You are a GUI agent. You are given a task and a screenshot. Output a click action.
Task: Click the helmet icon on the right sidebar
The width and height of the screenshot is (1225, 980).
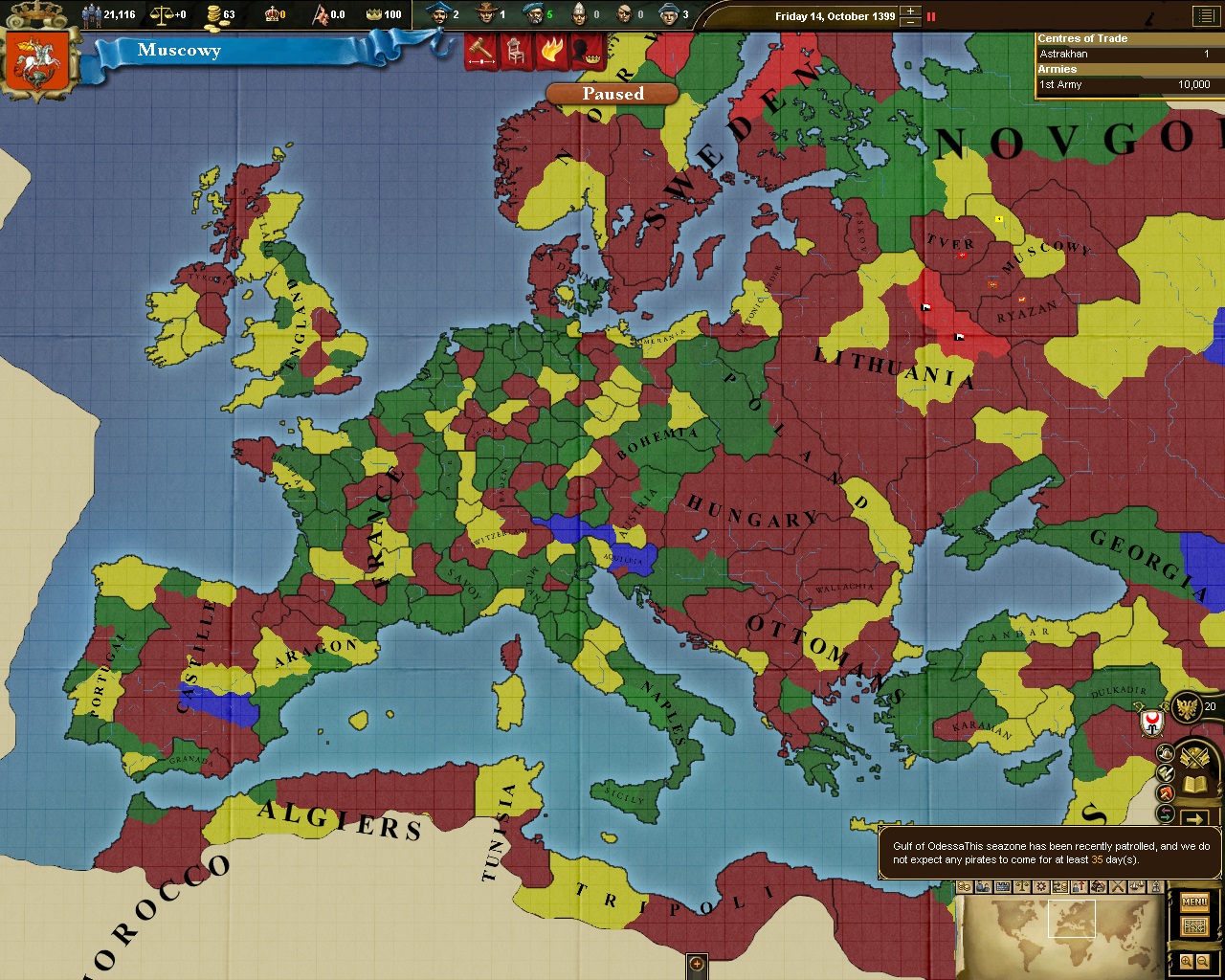click(x=1165, y=753)
